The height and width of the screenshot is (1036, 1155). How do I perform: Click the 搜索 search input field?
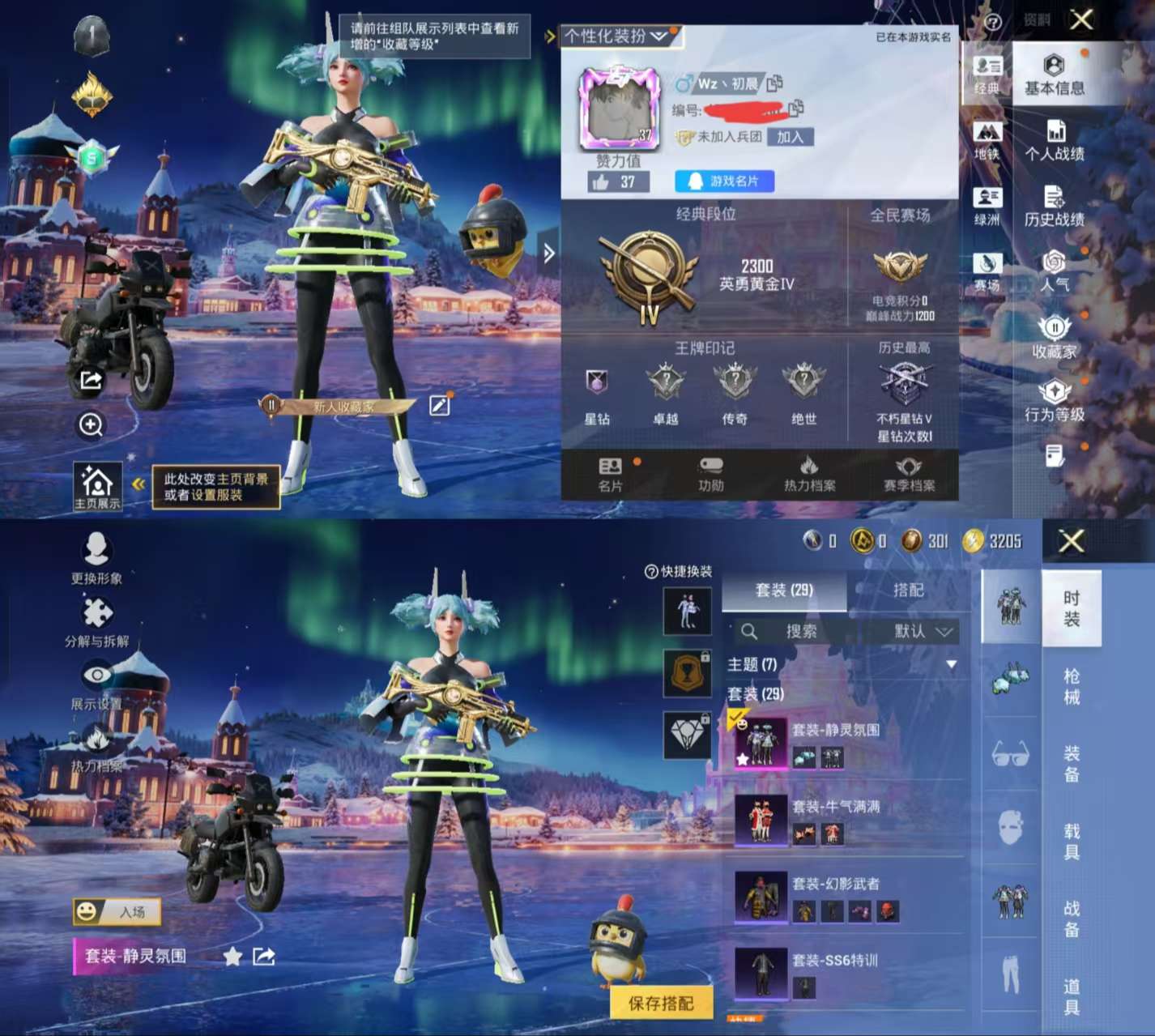click(x=802, y=631)
